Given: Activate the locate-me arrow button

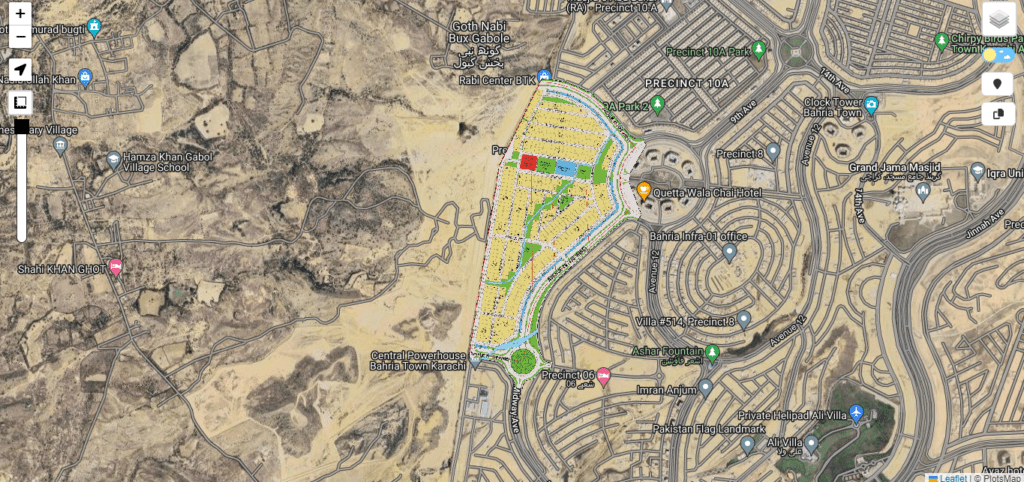Looking at the screenshot, I should click(20, 69).
